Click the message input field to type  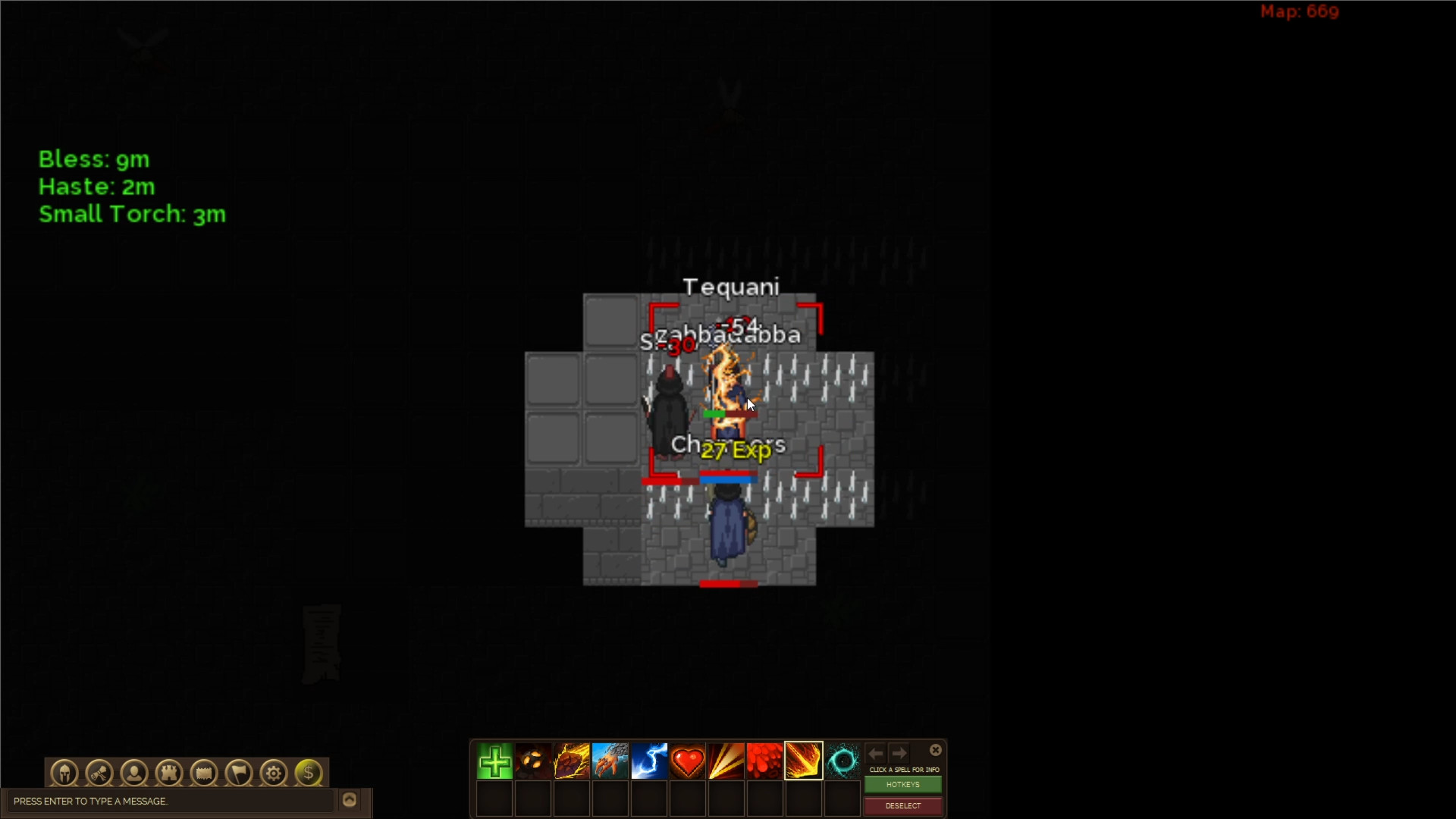coord(167,802)
